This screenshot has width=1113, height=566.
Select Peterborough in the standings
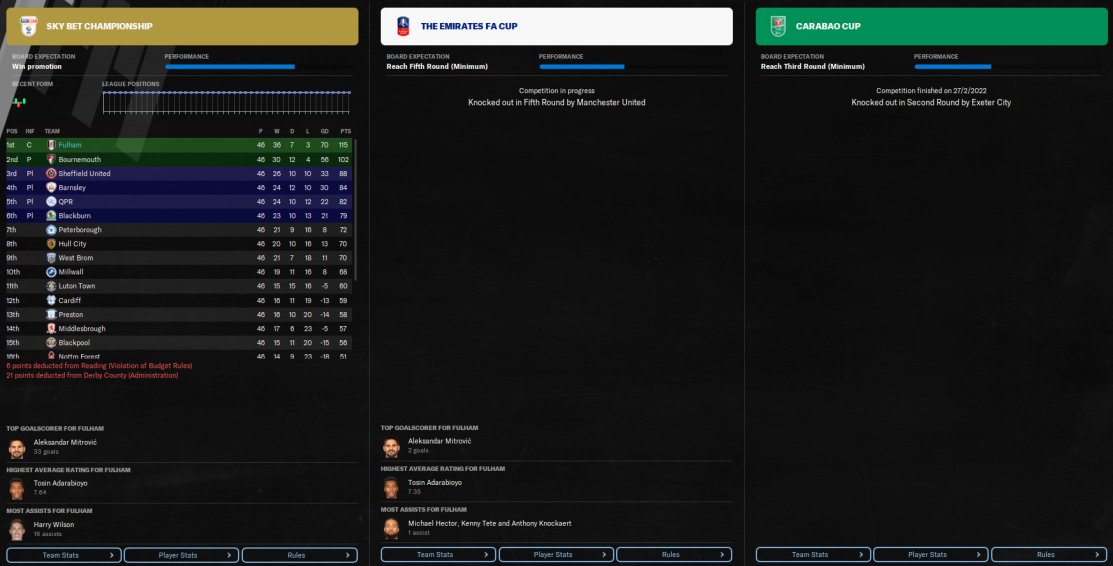[80, 230]
